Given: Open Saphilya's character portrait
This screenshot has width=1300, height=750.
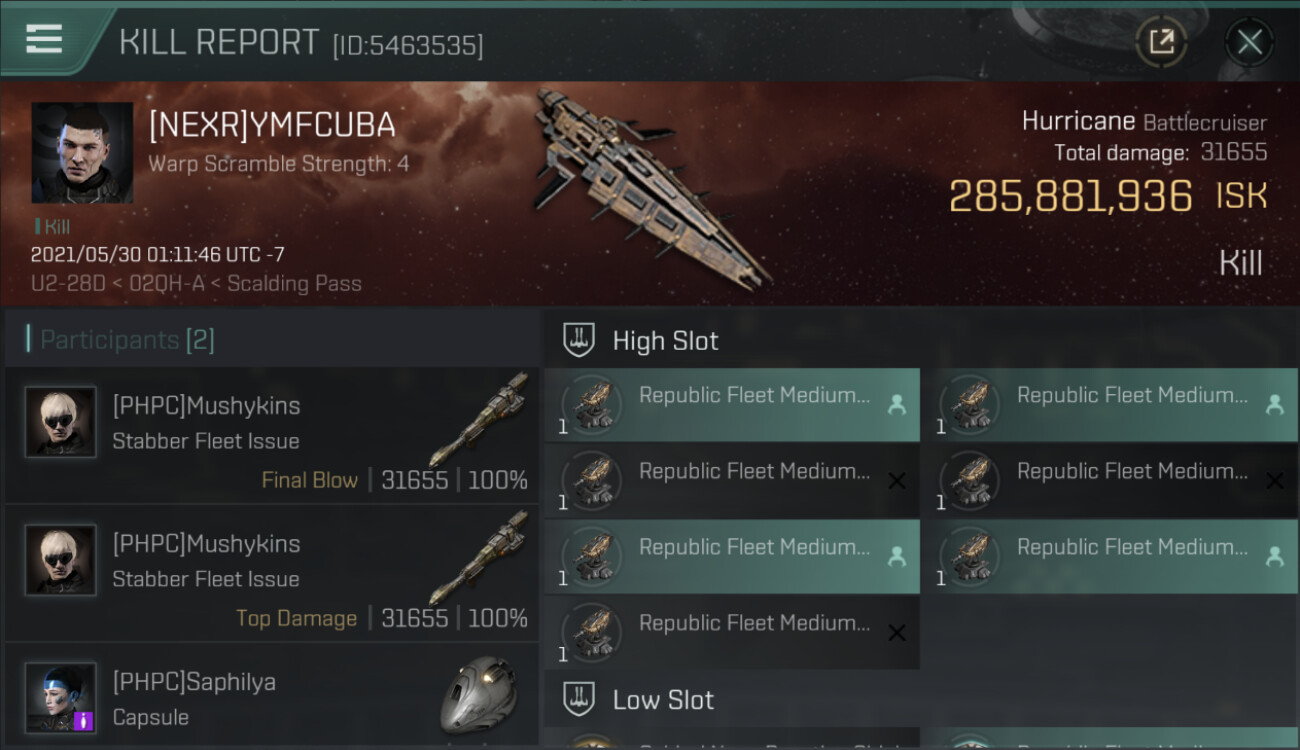Looking at the screenshot, I should (x=61, y=697).
